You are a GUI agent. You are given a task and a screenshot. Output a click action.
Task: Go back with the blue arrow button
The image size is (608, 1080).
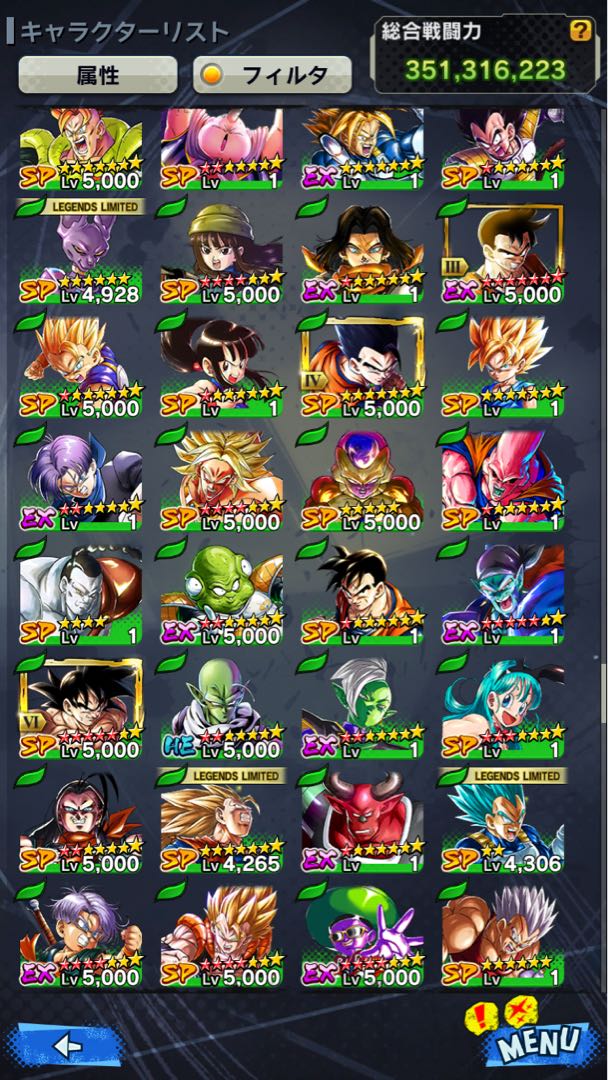64,1045
